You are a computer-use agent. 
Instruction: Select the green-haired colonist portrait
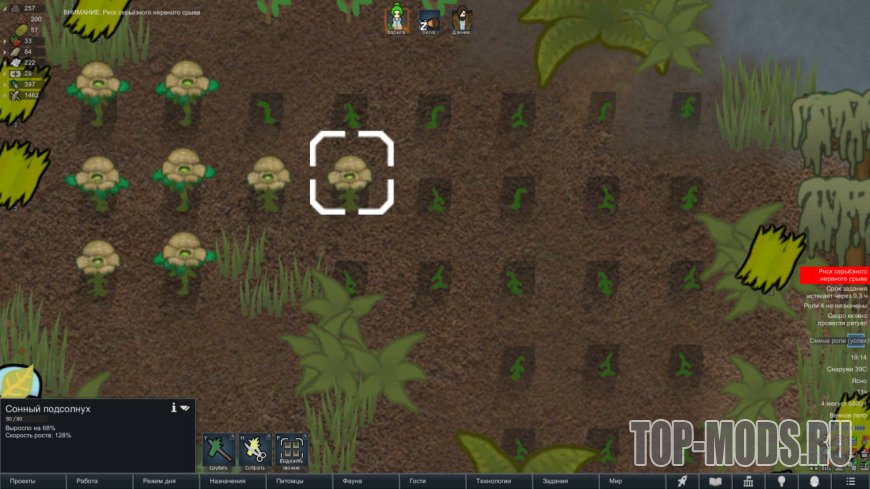point(397,18)
